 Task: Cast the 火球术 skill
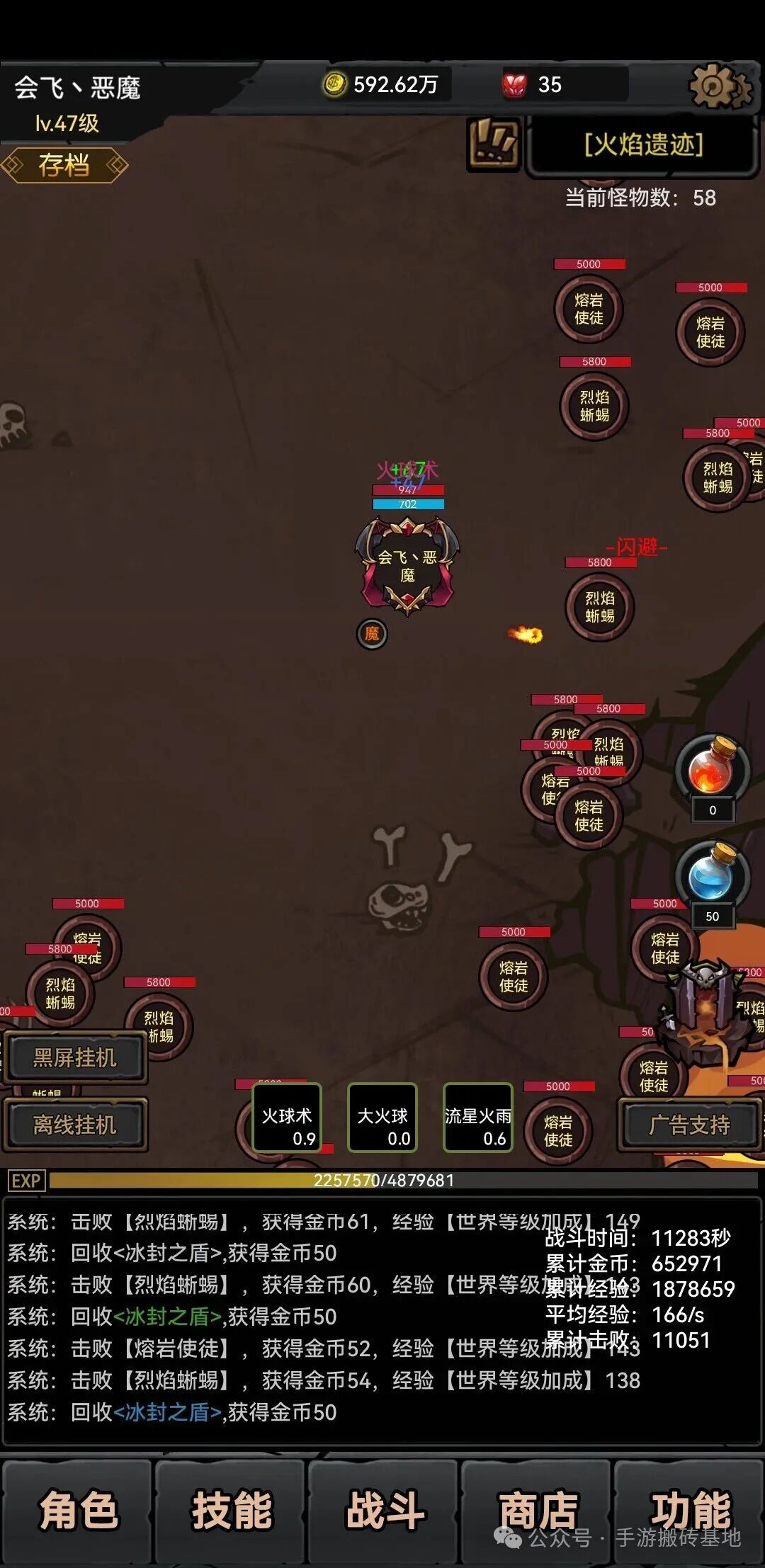point(287,1118)
